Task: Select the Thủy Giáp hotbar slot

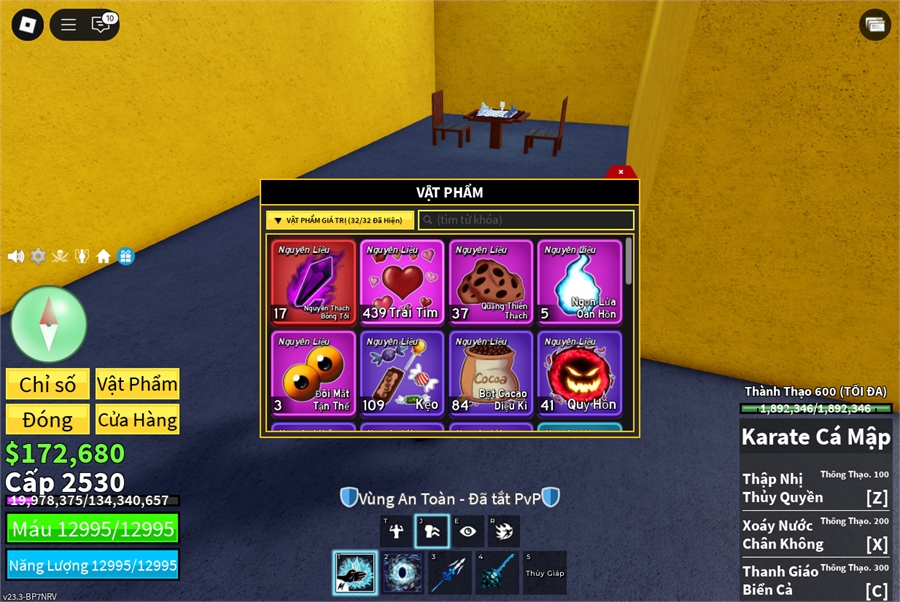Action: point(545,573)
